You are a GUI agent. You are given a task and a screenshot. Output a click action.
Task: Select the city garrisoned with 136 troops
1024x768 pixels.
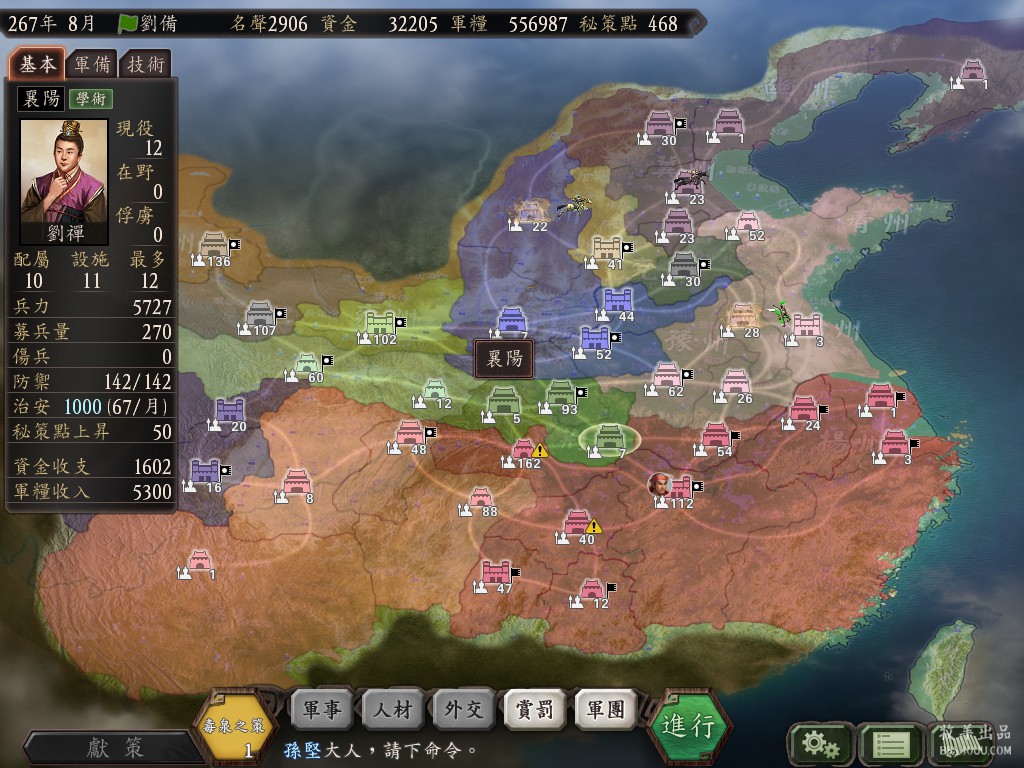(x=215, y=245)
